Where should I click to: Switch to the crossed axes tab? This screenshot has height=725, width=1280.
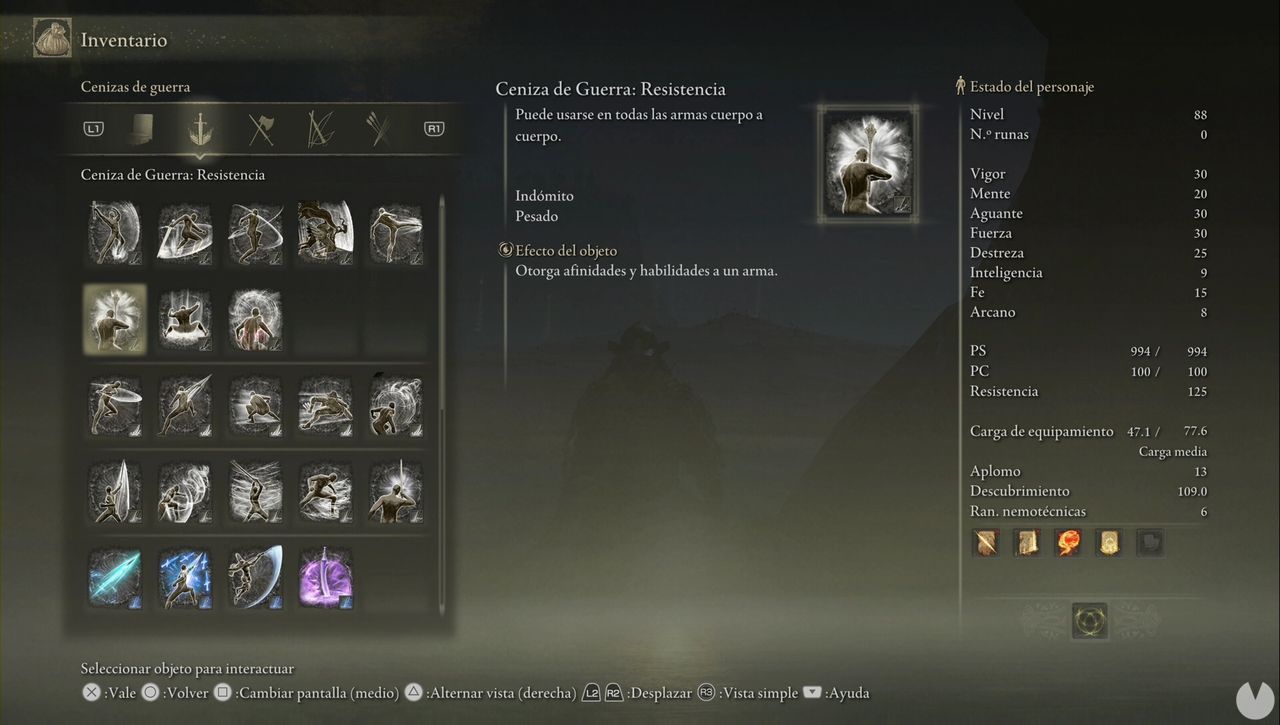coord(262,129)
